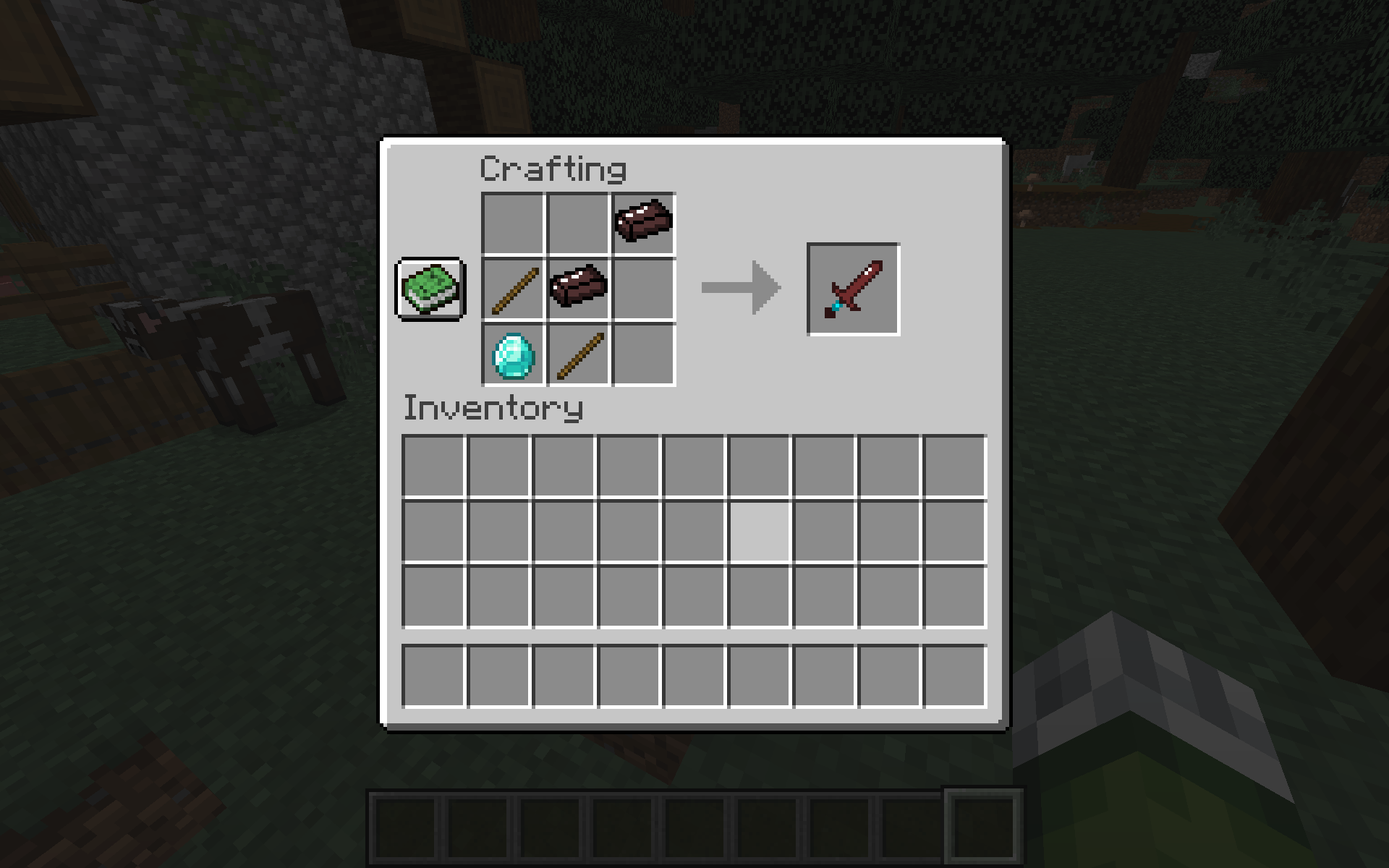1389x868 pixels.
Task: Pick up the netherite ingot in the top row
Action: click(644, 224)
